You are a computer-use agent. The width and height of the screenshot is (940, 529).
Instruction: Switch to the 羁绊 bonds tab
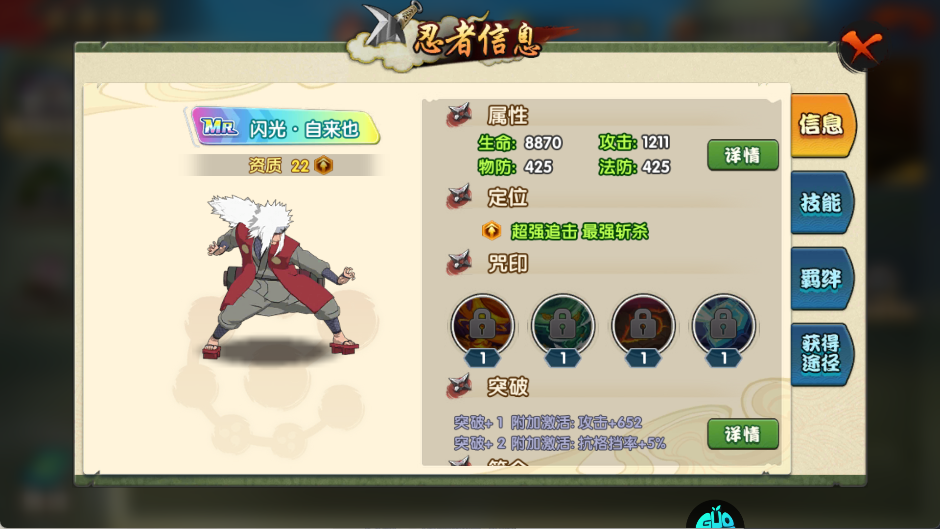(x=821, y=278)
